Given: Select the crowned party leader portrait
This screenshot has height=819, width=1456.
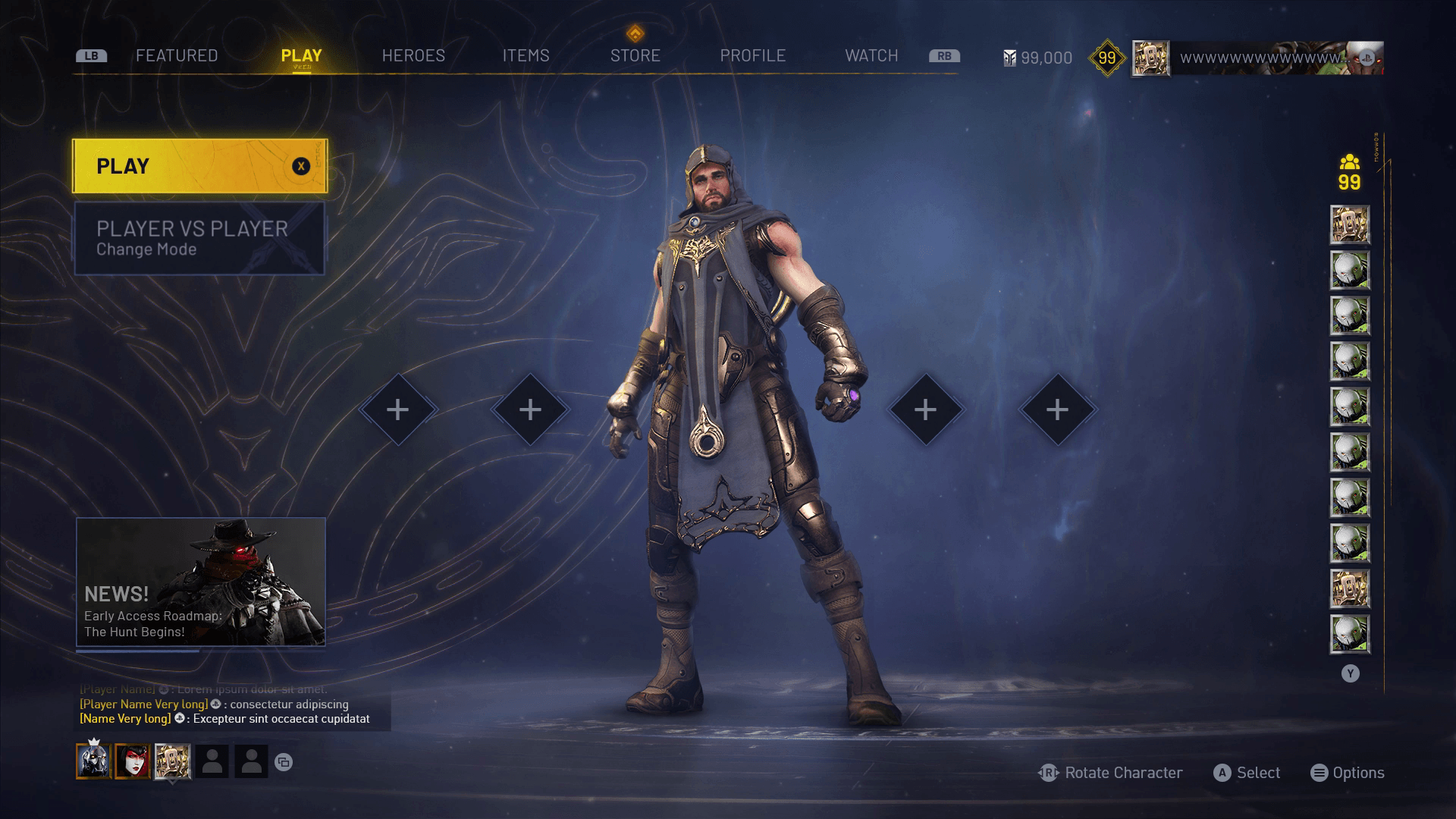Looking at the screenshot, I should pos(93,761).
